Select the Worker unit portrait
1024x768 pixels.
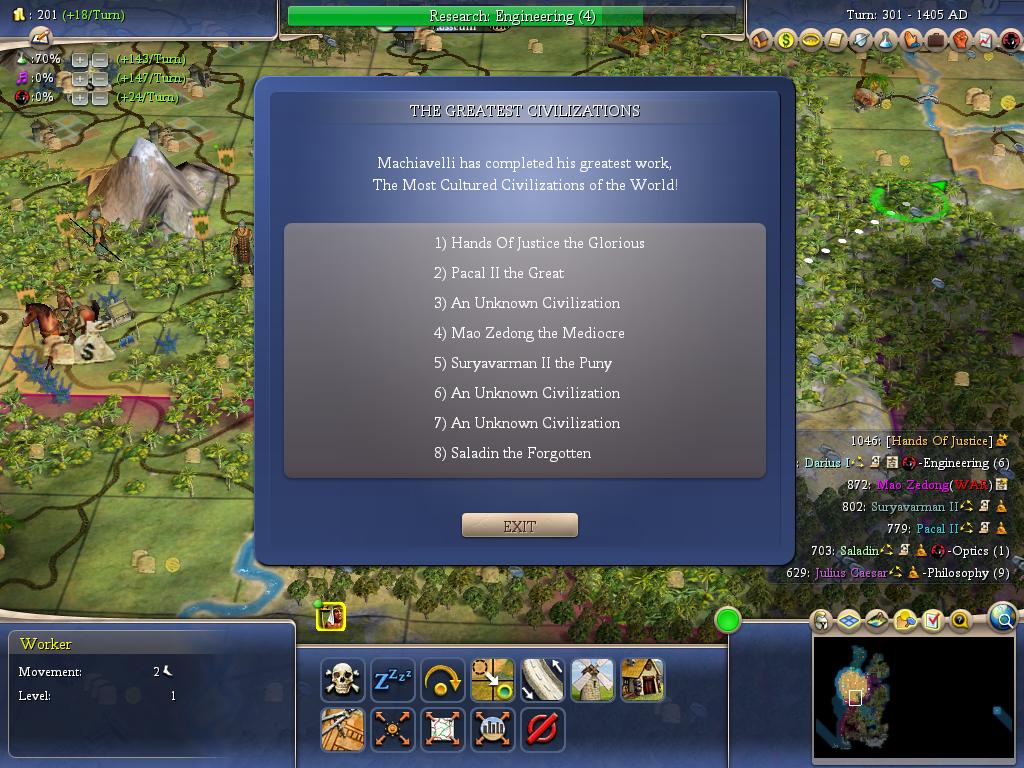(x=331, y=617)
